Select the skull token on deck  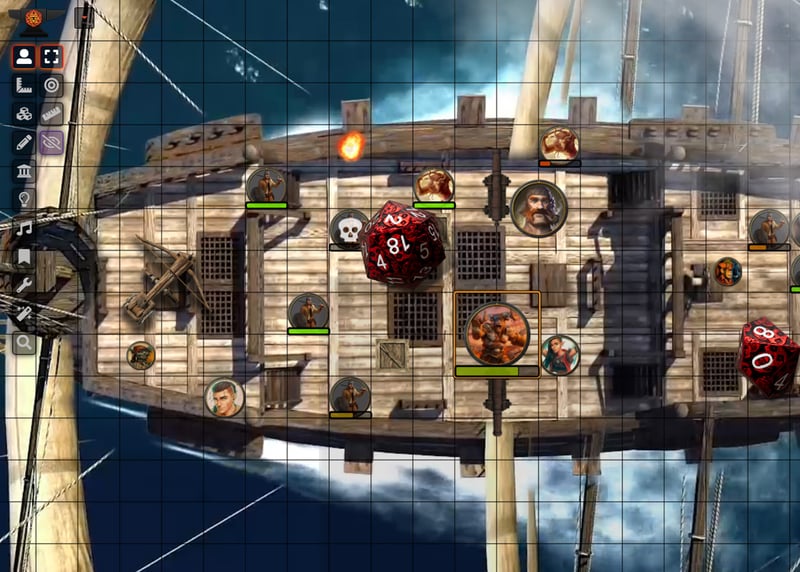coord(349,229)
